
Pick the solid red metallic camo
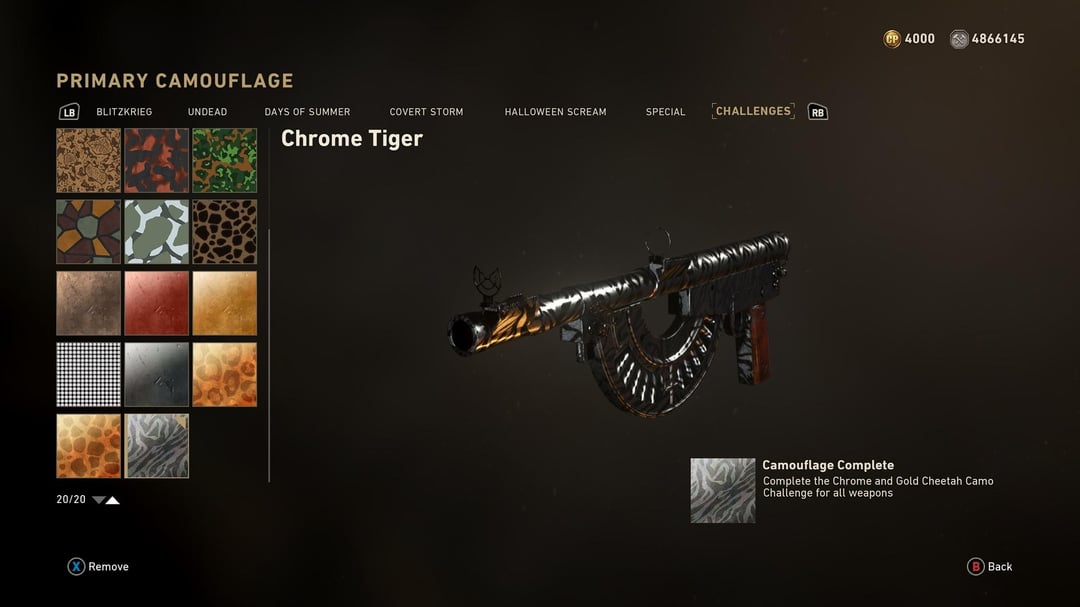[157, 303]
